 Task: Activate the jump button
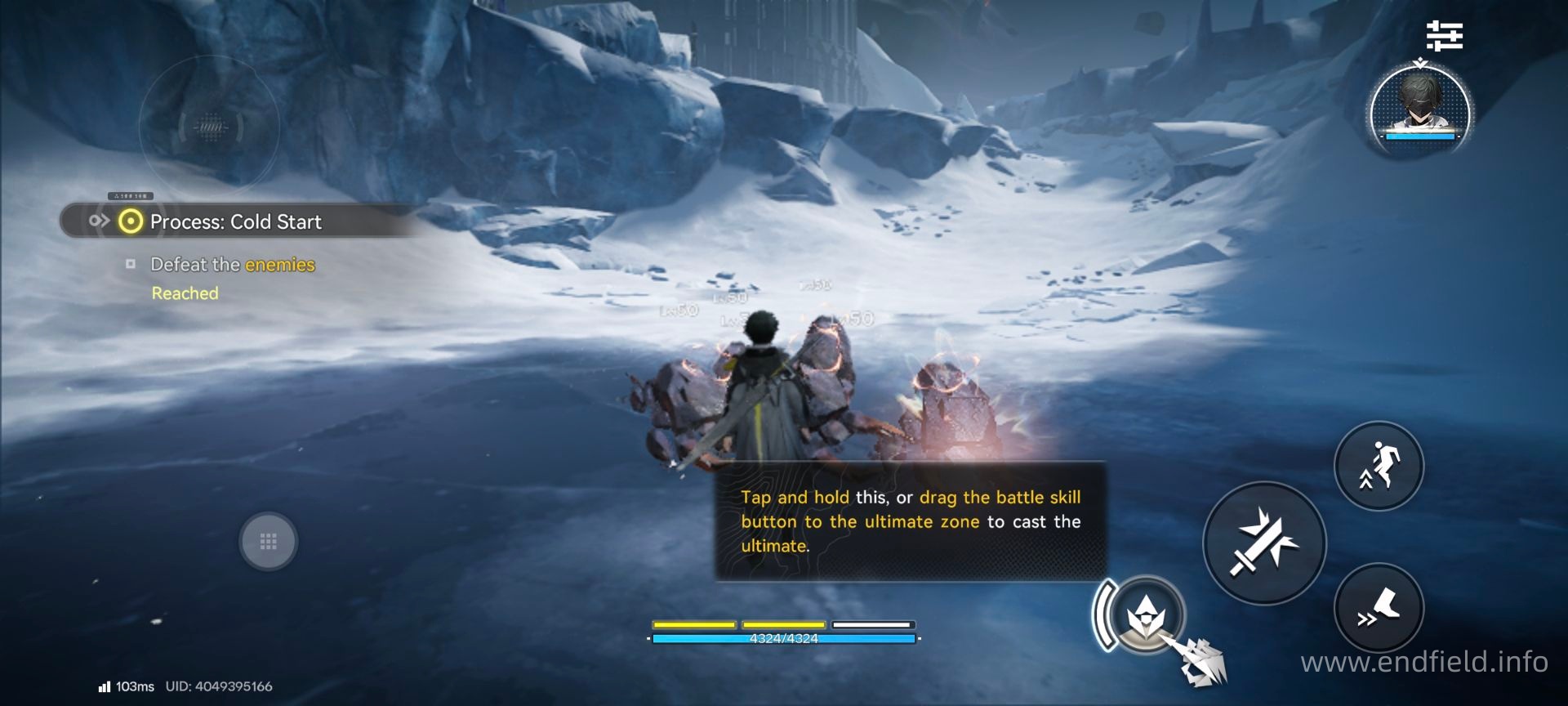(1379, 466)
